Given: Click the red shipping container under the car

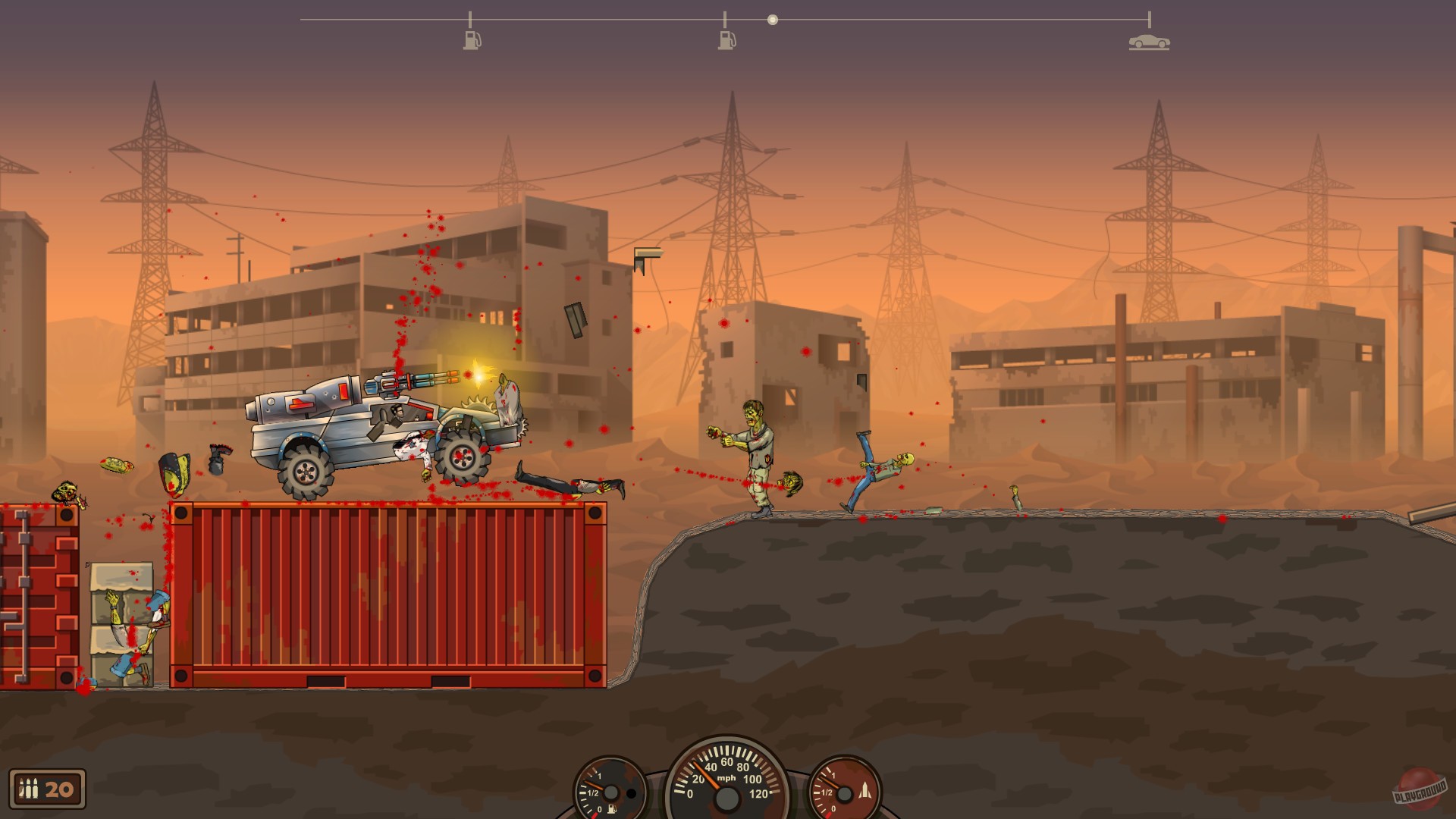Looking at the screenshot, I should 387,591.
